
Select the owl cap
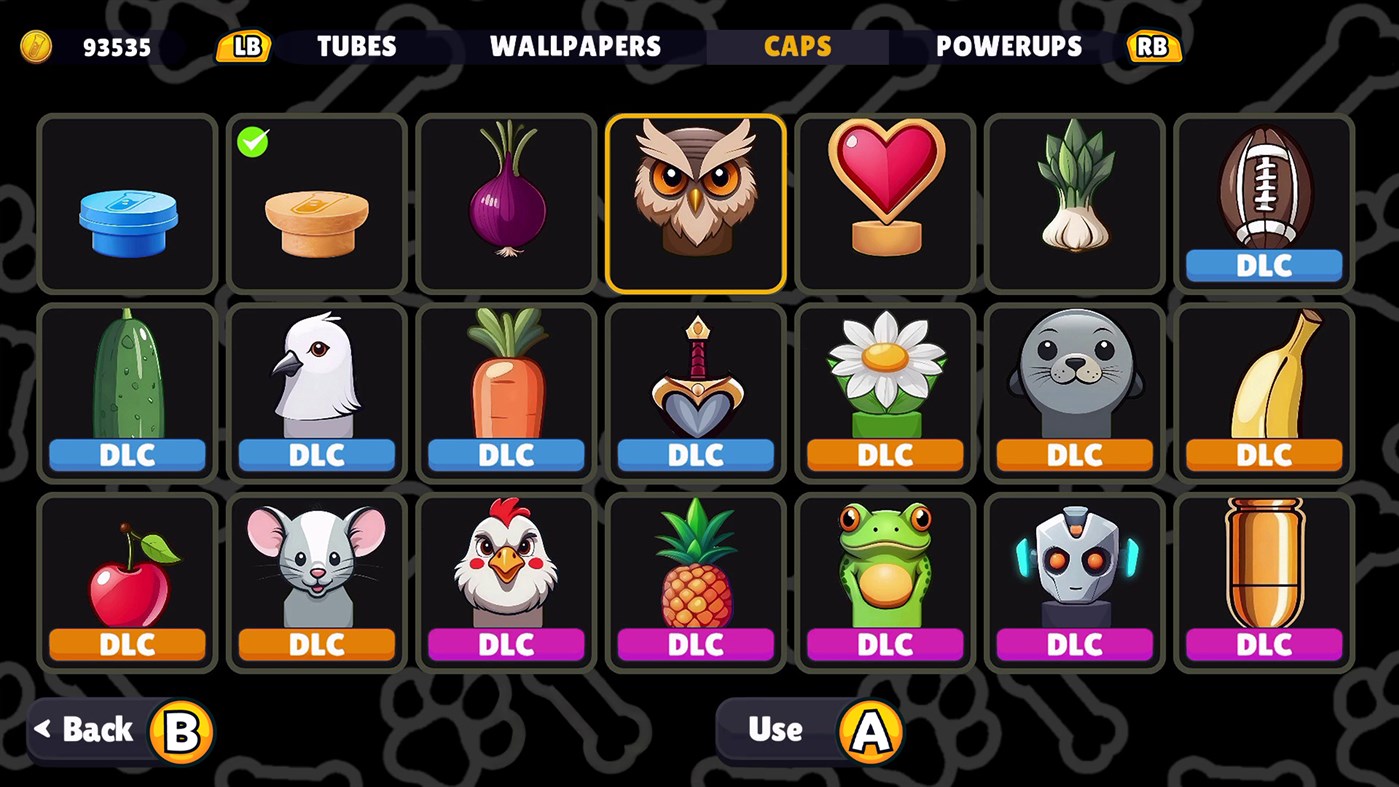pos(695,200)
